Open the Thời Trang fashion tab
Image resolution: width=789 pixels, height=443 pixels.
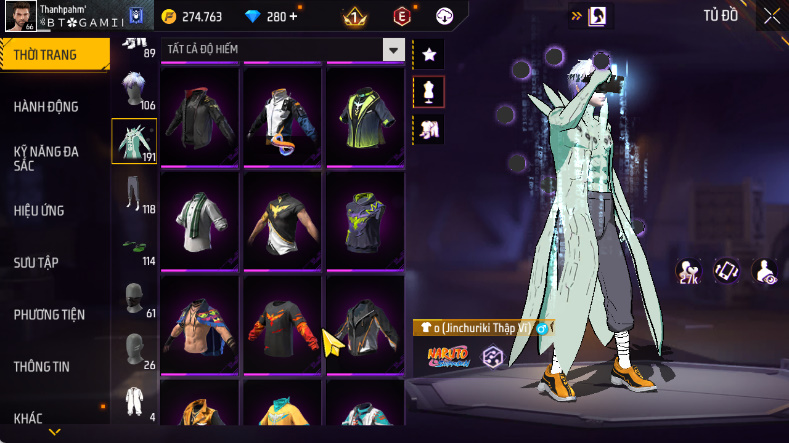[x=50, y=55]
